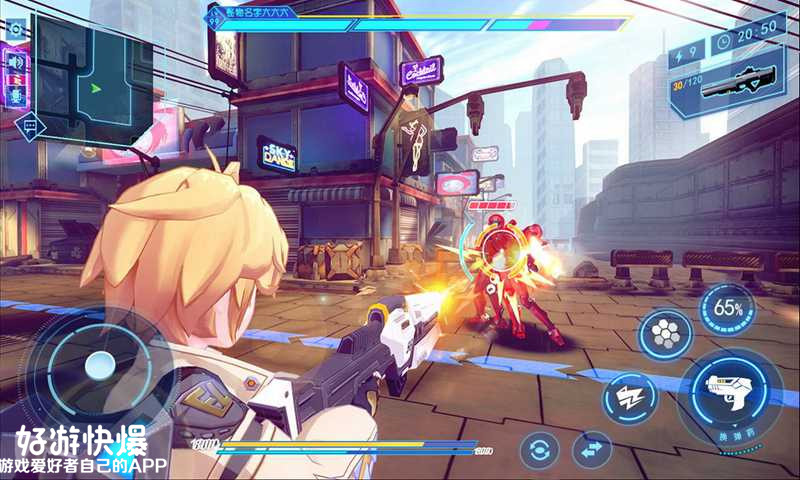The width and height of the screenshot is (800, 480).
Task: Tap the circular arrows reload button
Action: click(x=539, y=450)
